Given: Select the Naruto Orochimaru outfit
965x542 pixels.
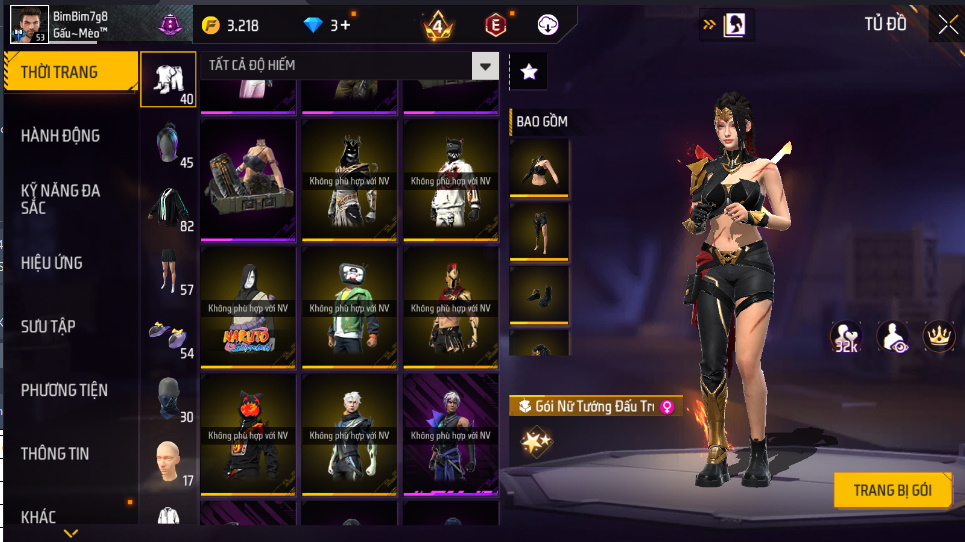Looking at the screenshot, I should (248, 307).
